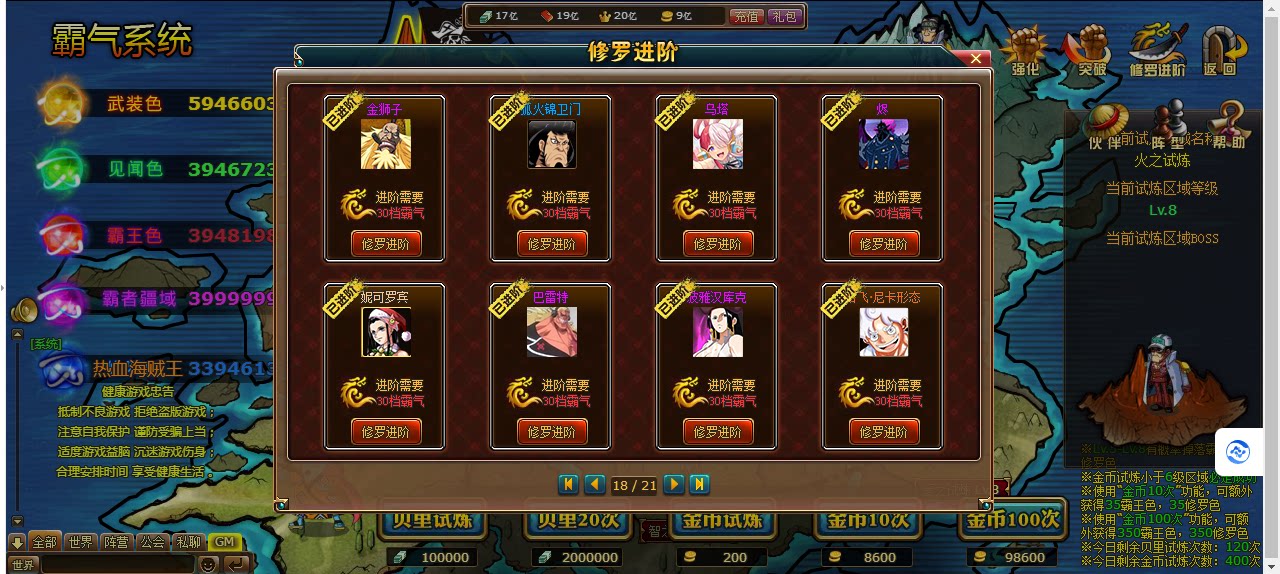Jump to the first page of characters
Image resolution: width=1280 pixels, height=574 pixels.
click(x=568, y=485)
